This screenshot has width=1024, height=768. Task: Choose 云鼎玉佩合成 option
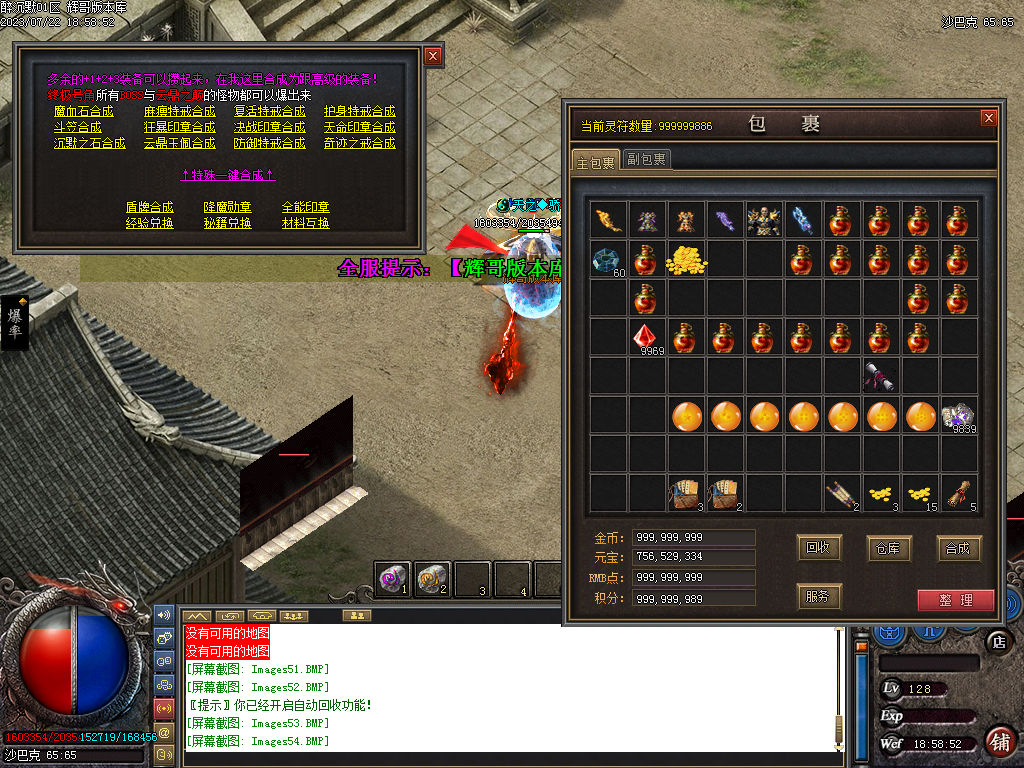tap(179, 143)
